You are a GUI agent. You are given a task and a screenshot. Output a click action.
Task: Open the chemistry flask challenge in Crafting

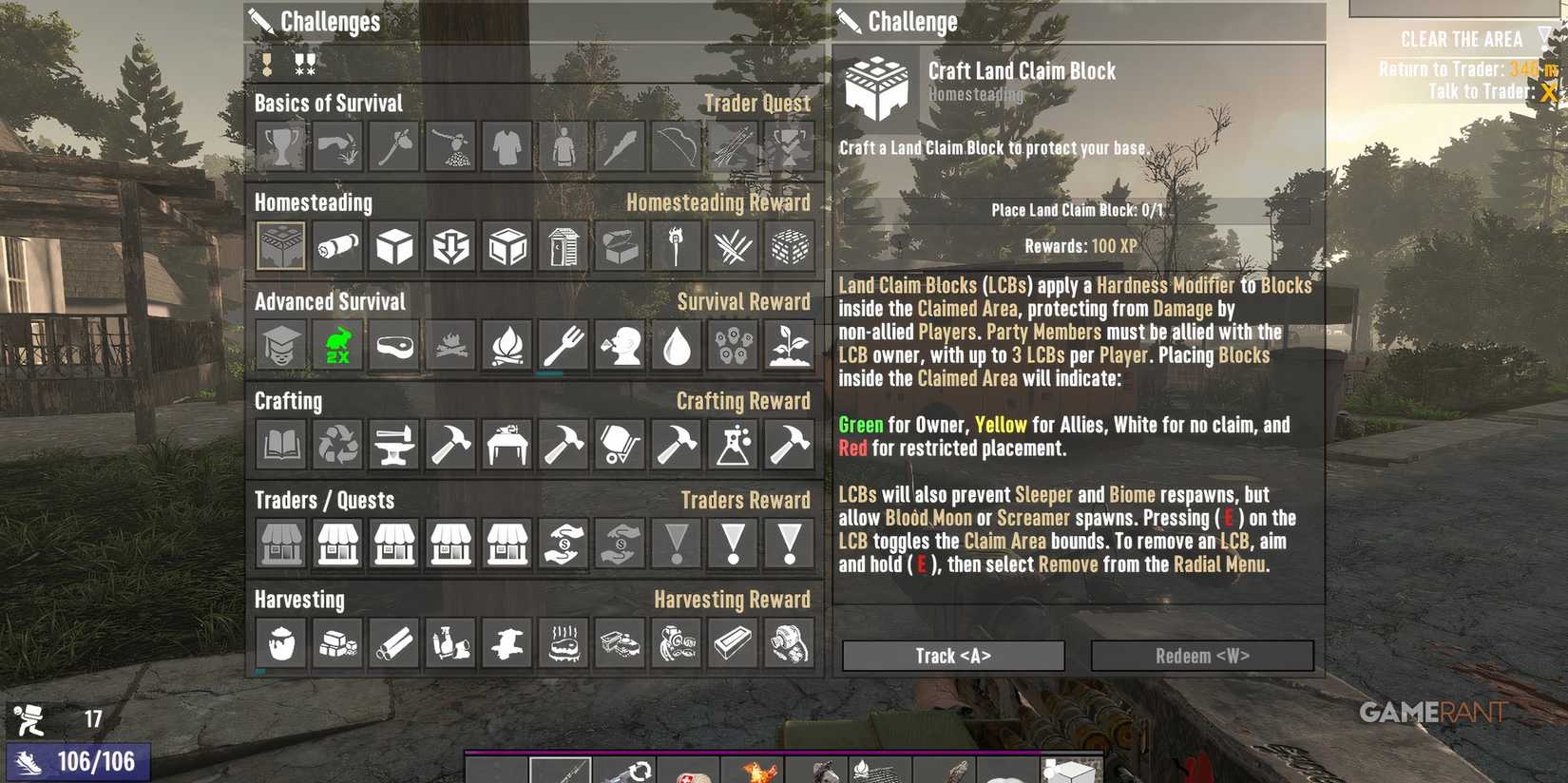[732, 444]
